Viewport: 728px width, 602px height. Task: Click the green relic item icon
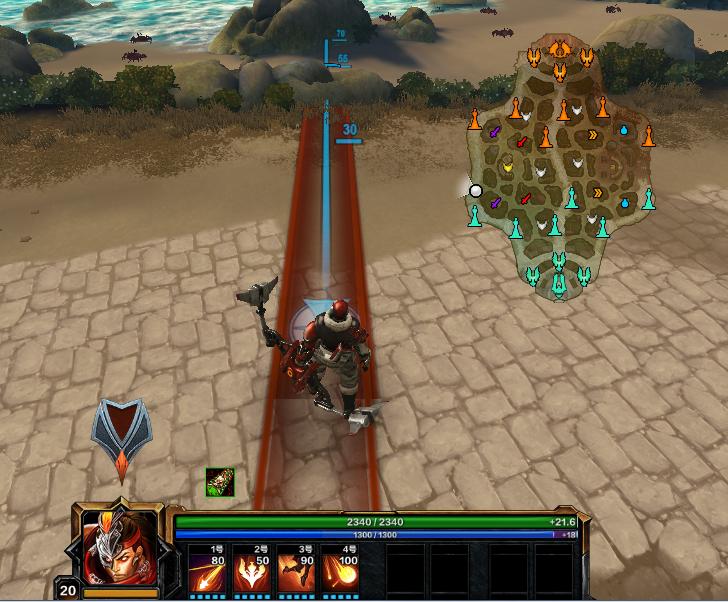point(219,482)
